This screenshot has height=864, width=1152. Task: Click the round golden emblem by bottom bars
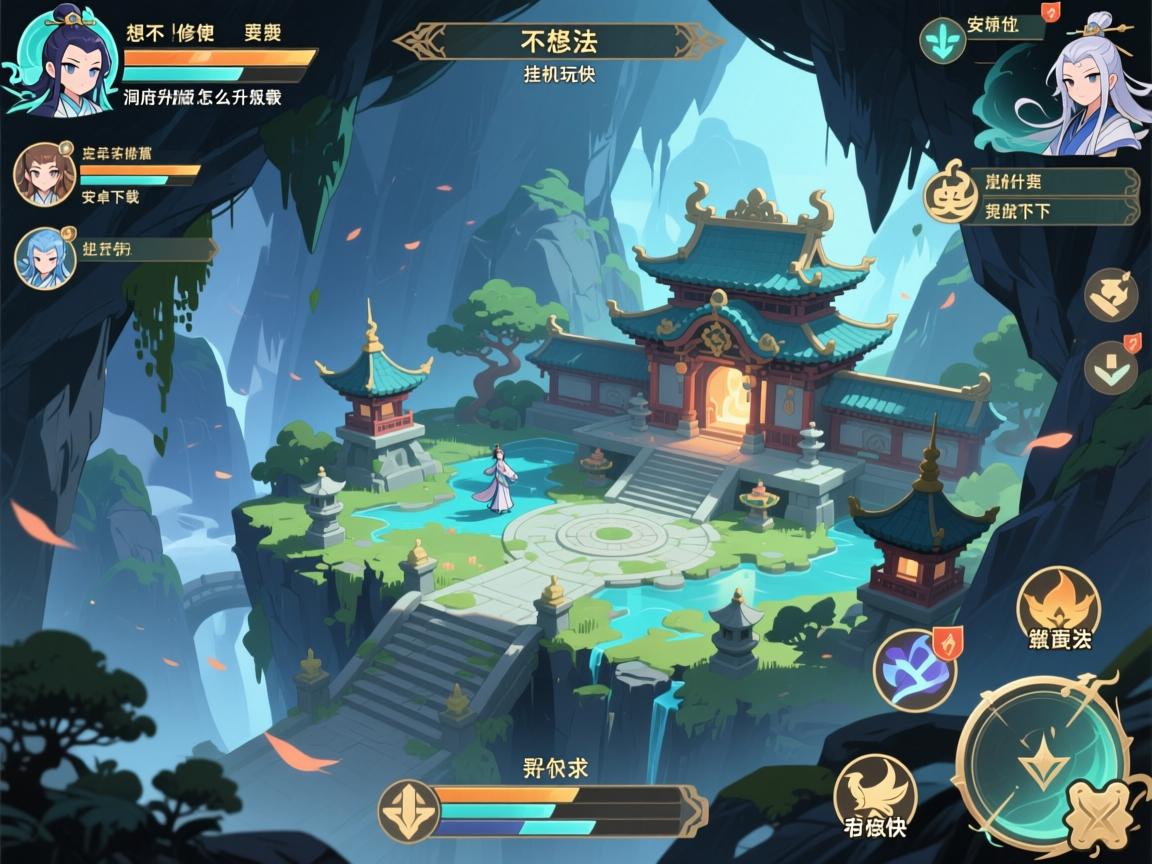point(409,810)
